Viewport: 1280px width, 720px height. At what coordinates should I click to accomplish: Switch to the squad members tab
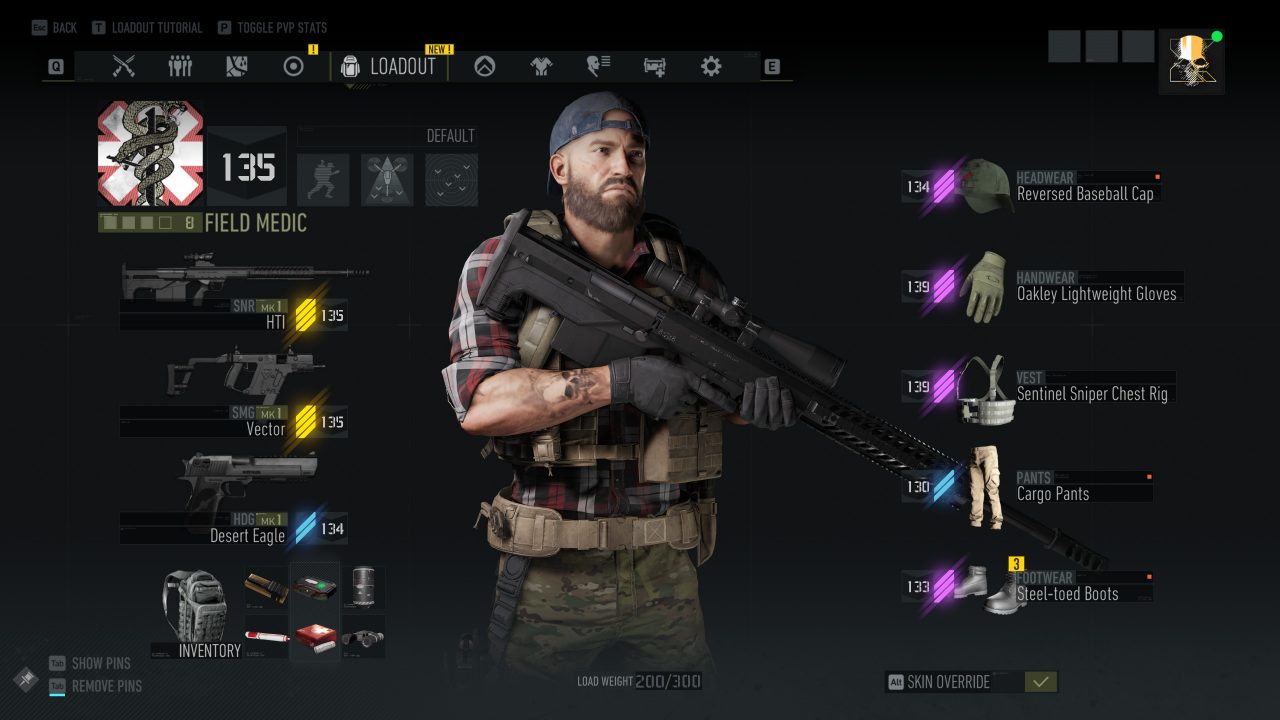pos(180,67)
